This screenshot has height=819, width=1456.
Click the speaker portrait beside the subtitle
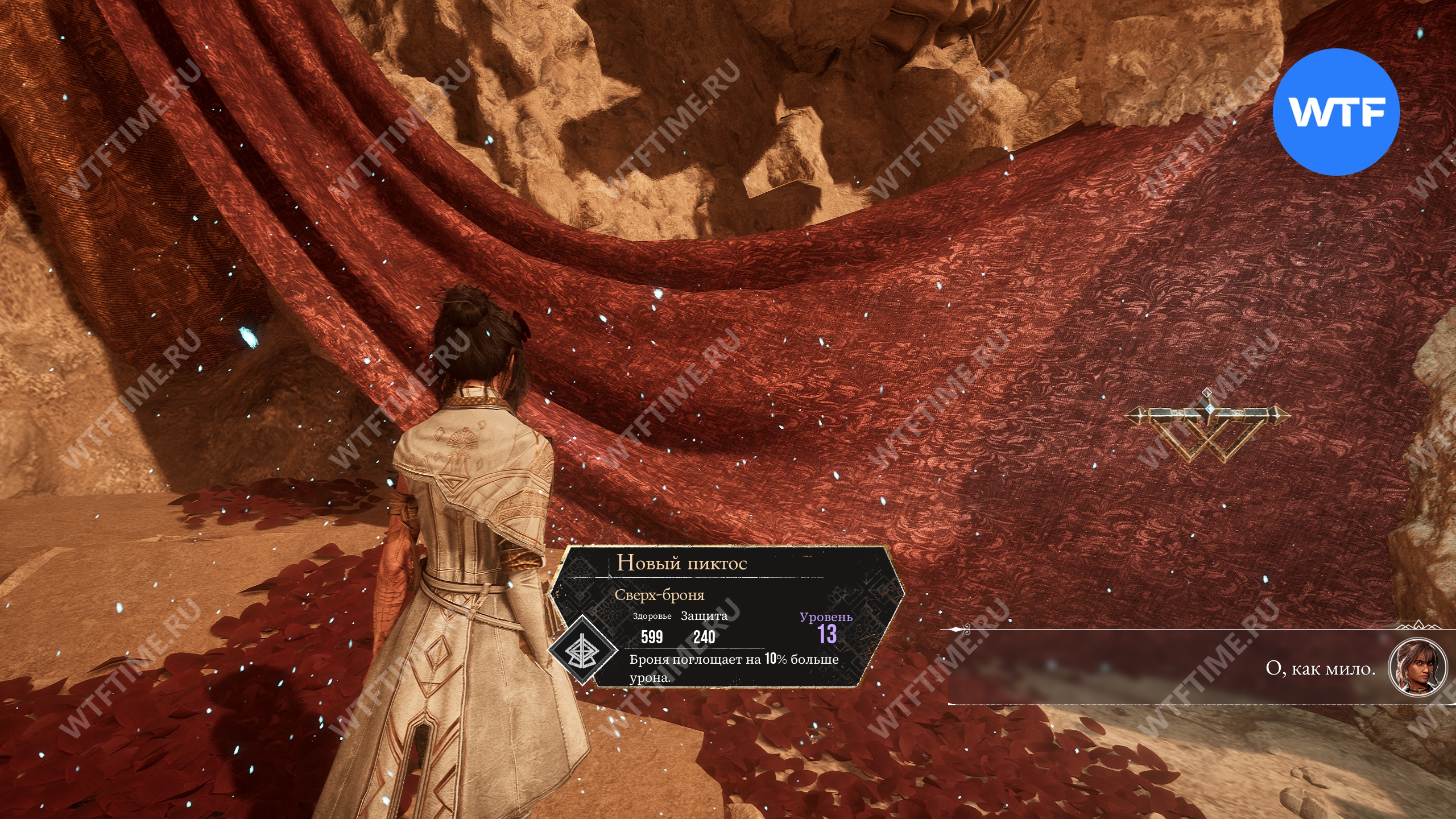point(1417,667)
